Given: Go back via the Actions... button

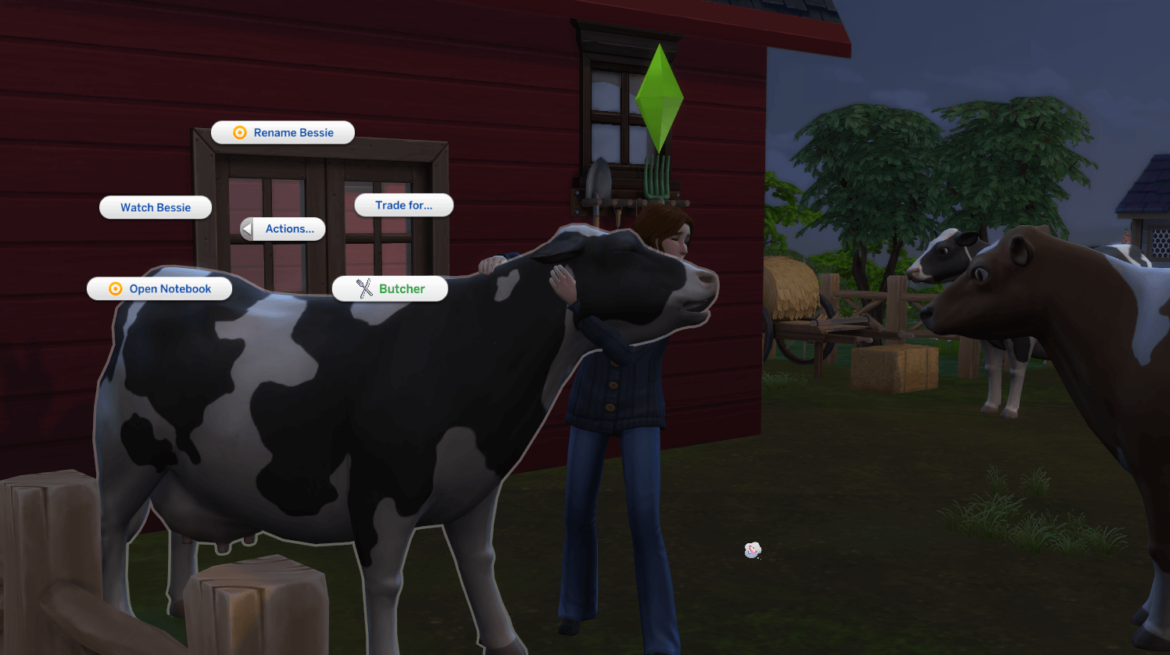Looking at the screenshot, I should (x=283, y=229).
